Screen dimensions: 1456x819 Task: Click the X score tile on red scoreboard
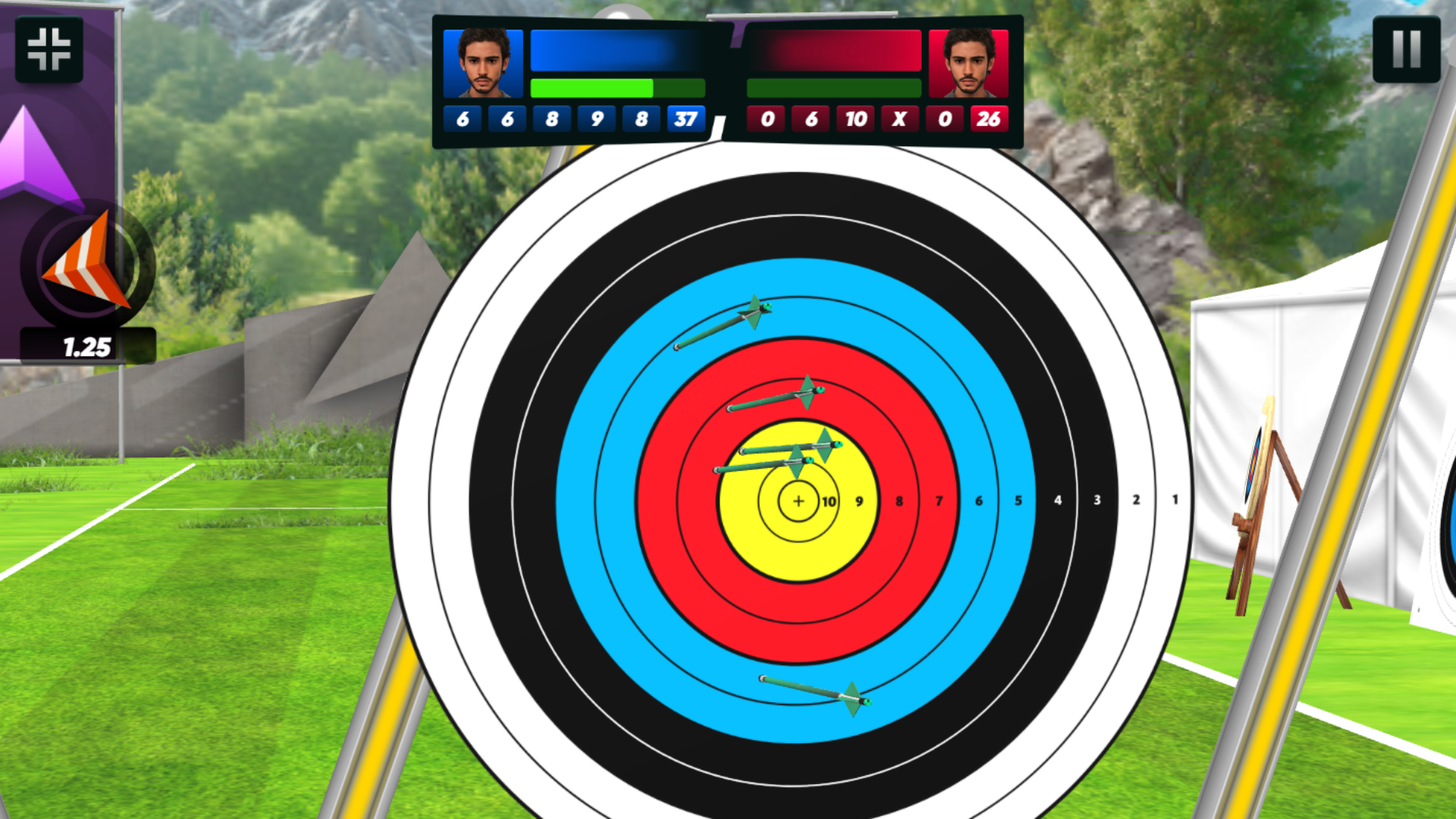coord(899,118)
